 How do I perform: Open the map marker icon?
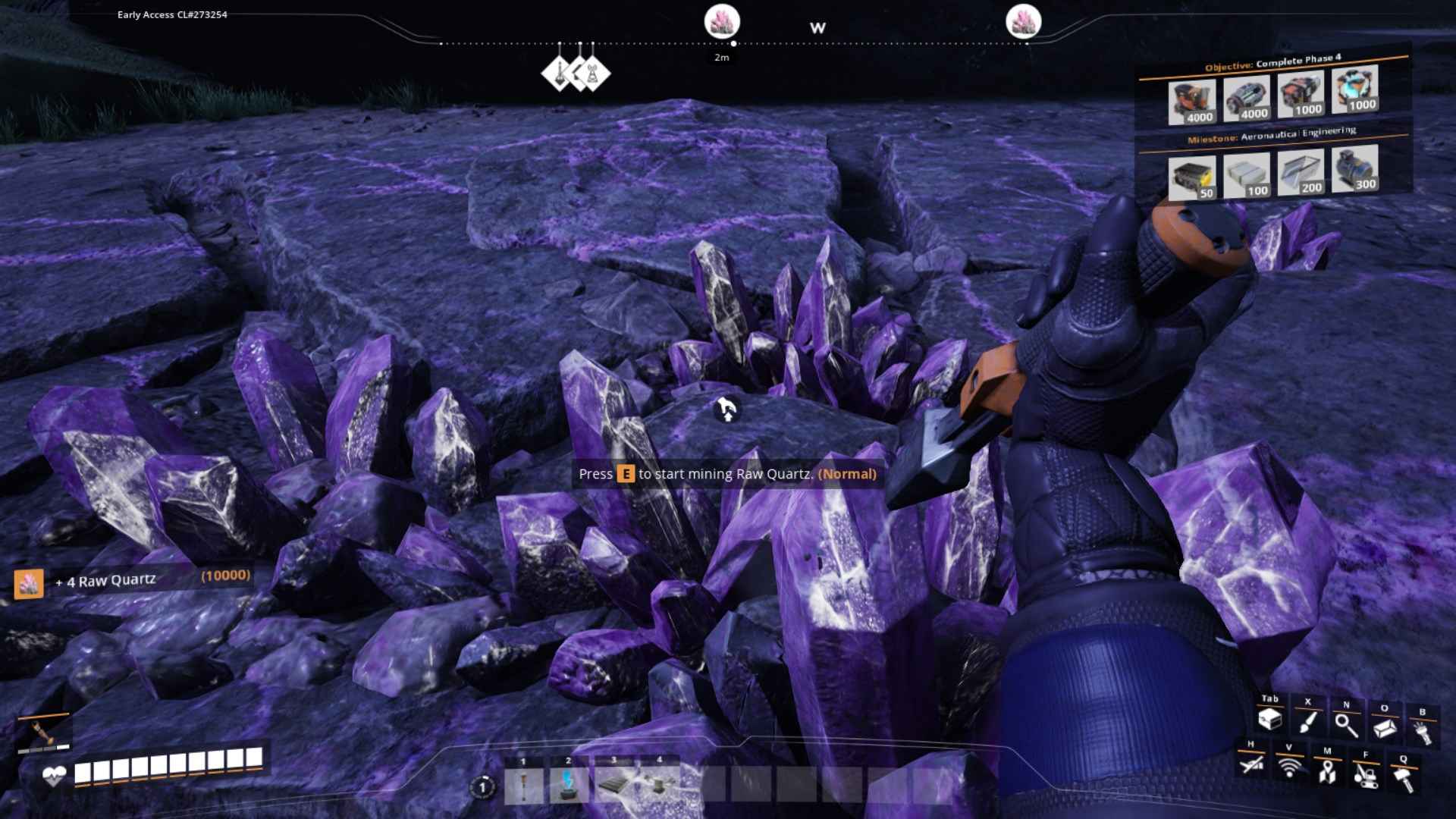[x=1327, y=771]
